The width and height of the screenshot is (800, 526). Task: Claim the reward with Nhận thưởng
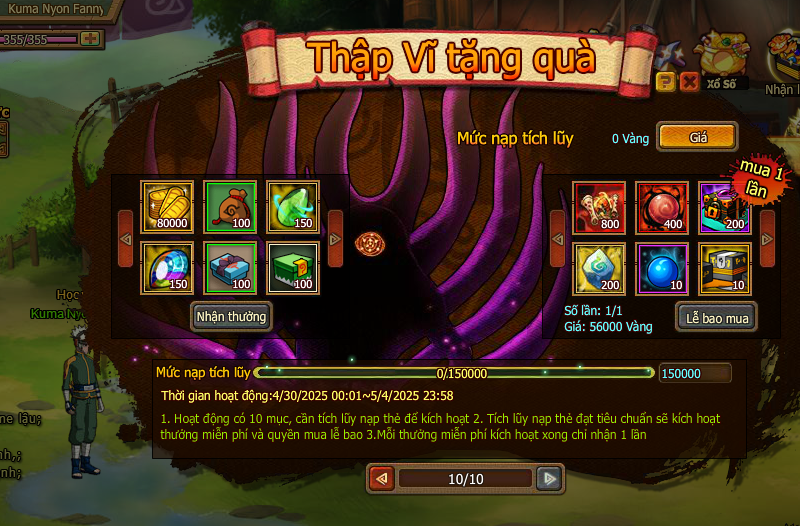231,317
